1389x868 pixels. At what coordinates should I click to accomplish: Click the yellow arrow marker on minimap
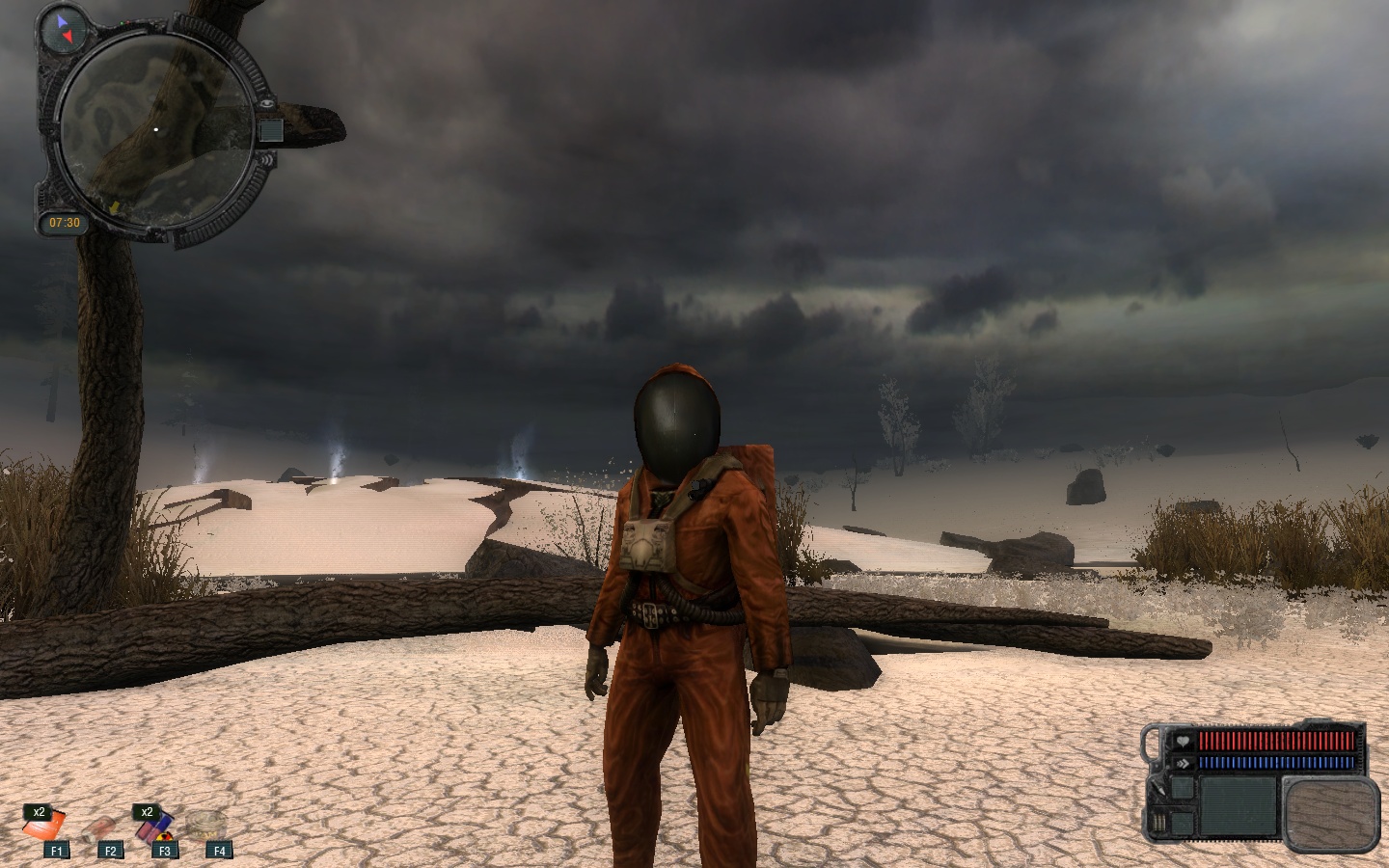click(x=114, y=206)
